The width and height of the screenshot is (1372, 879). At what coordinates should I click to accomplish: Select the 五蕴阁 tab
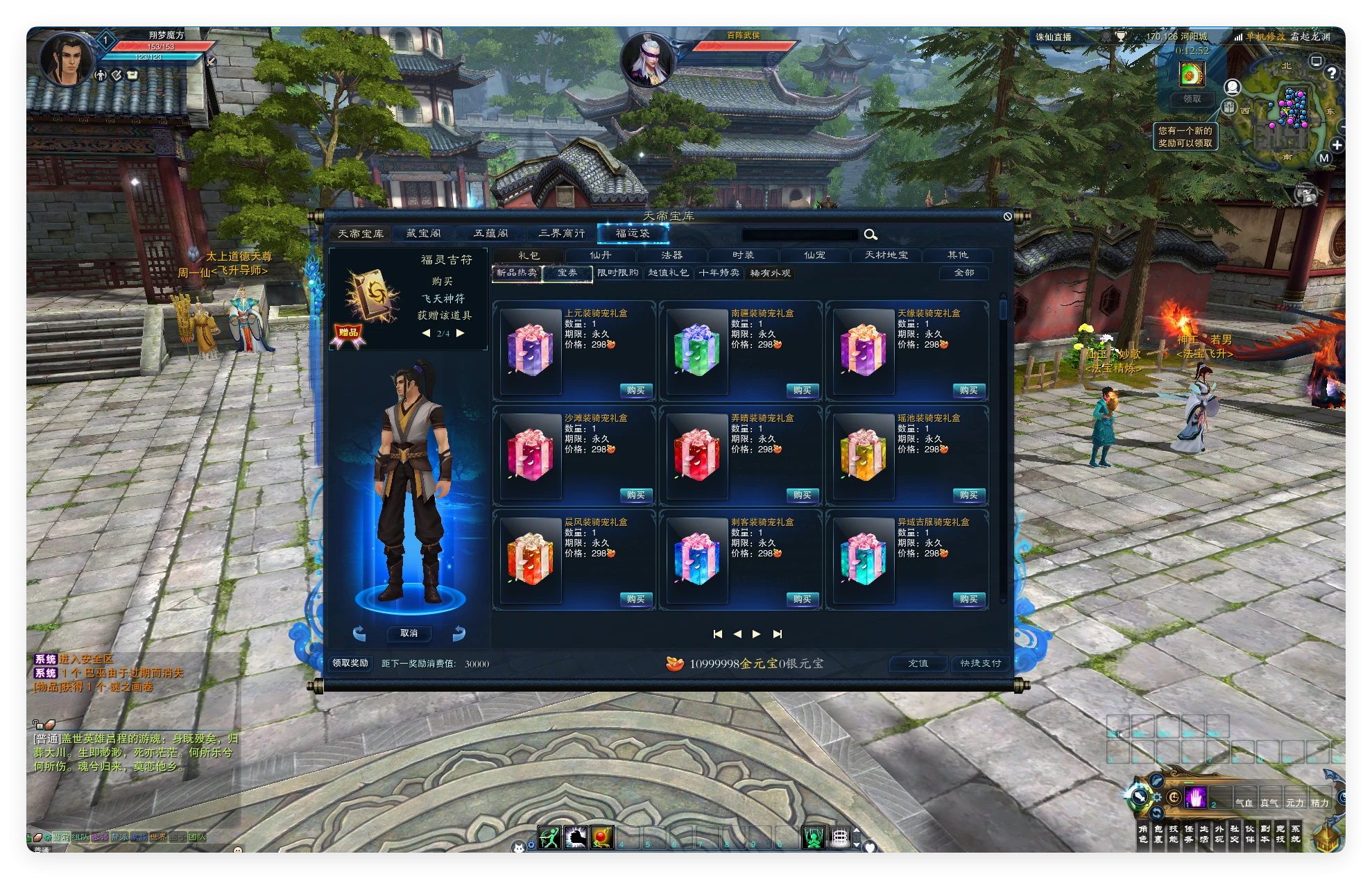[x=491, y=234]
